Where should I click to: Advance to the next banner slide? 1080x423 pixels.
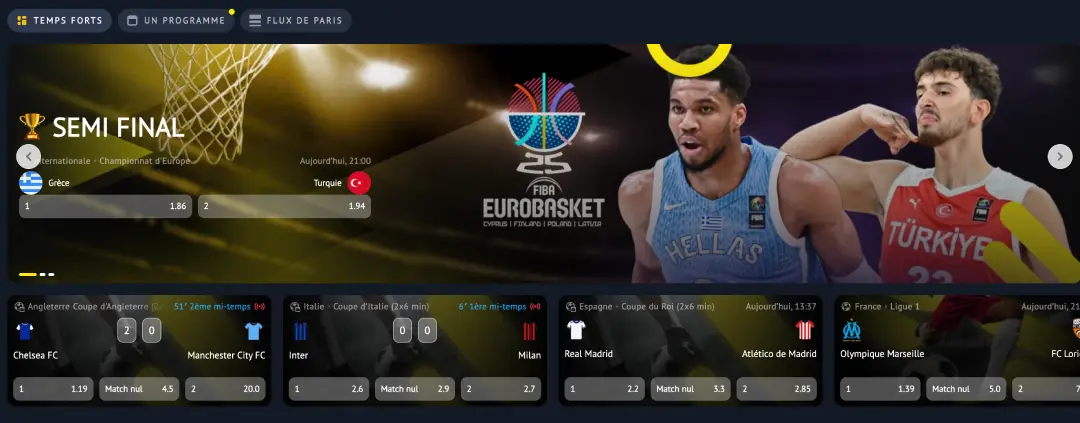1059,156
